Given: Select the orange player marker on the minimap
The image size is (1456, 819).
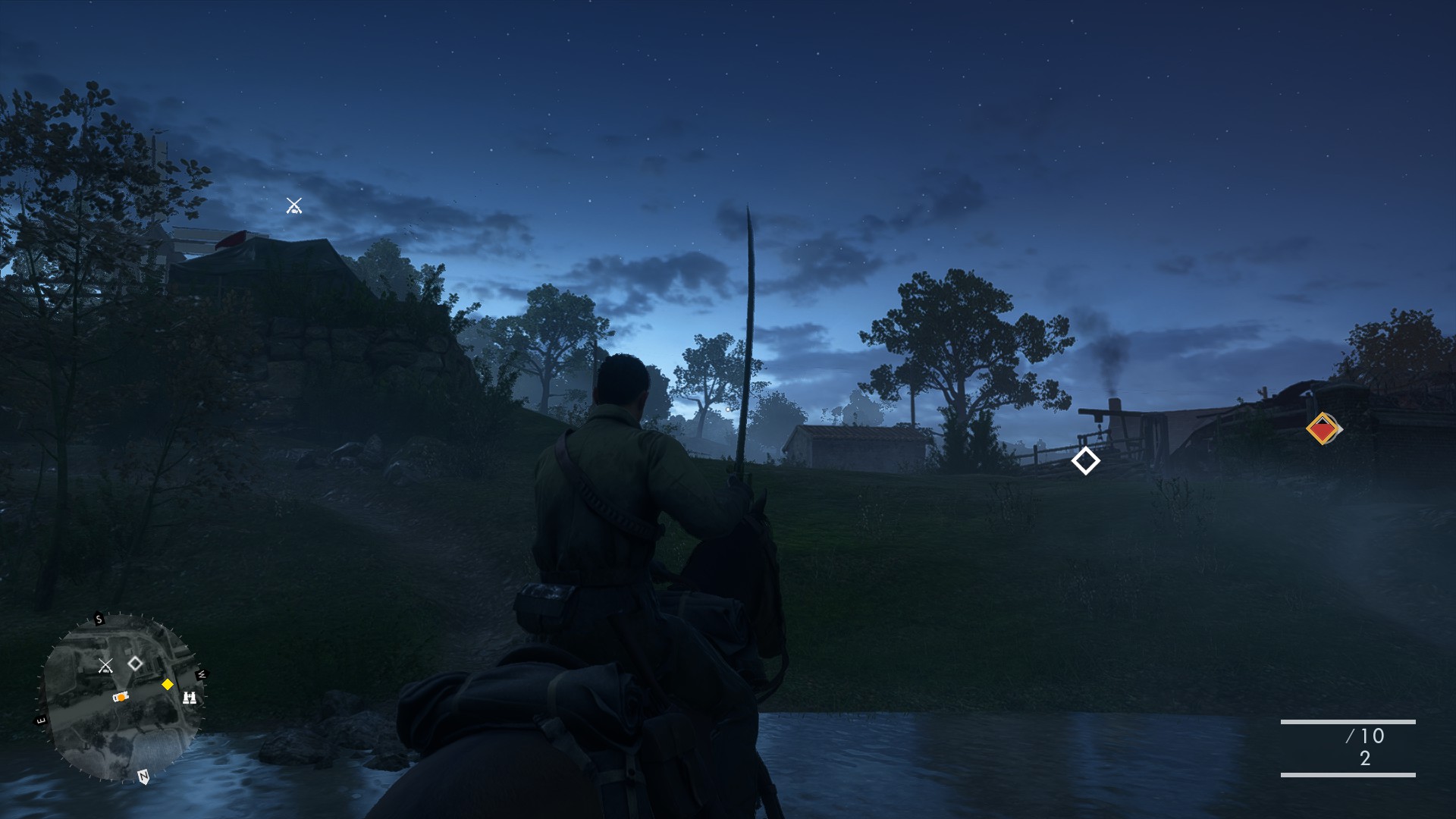Looking at the screenshot, I should tap(121, 696).
